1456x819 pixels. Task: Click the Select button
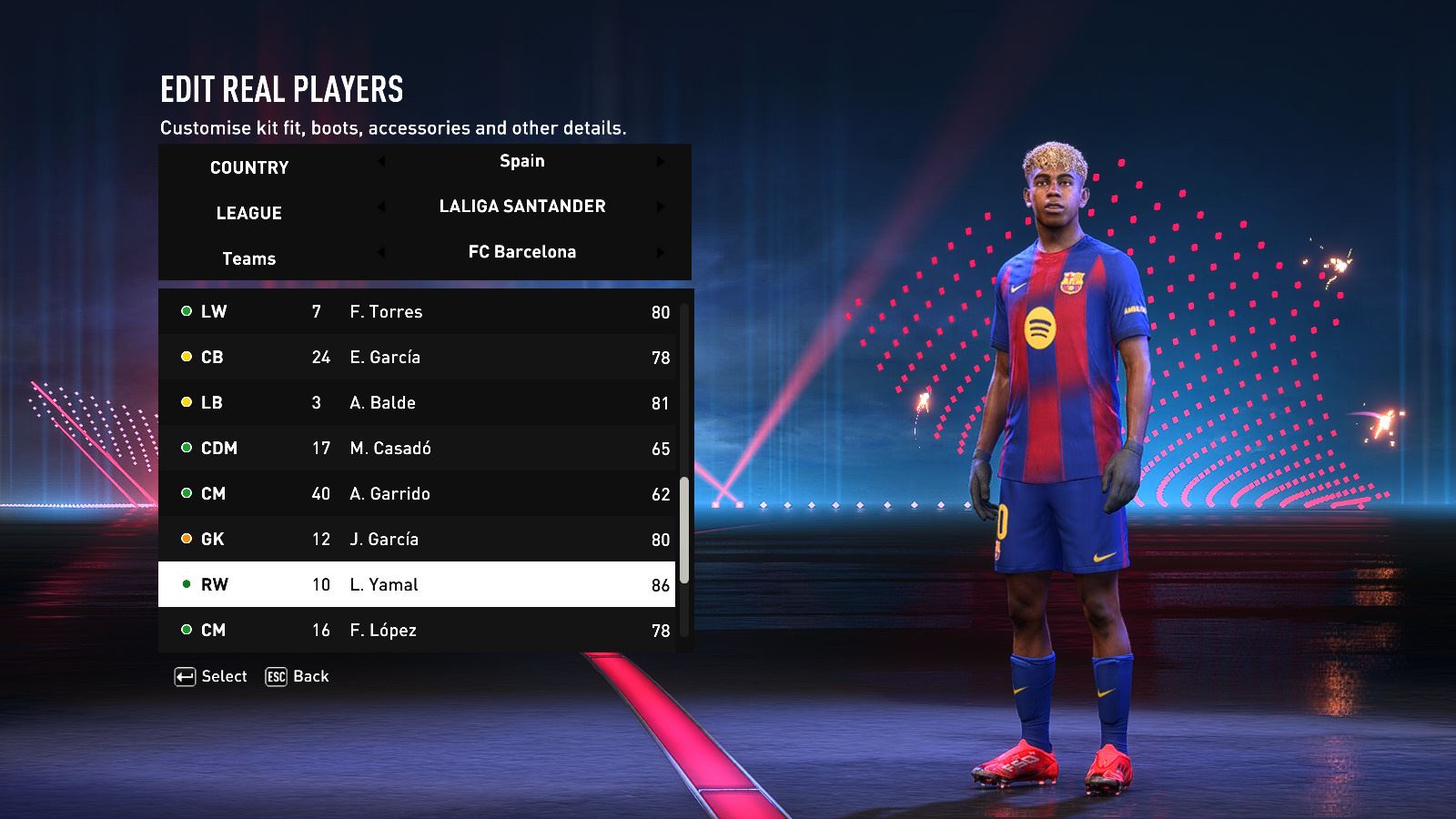[x=211, y=676]
